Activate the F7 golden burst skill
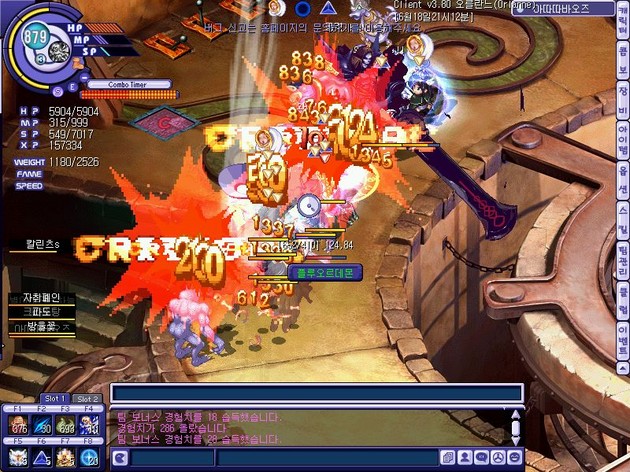 point(67,458)
